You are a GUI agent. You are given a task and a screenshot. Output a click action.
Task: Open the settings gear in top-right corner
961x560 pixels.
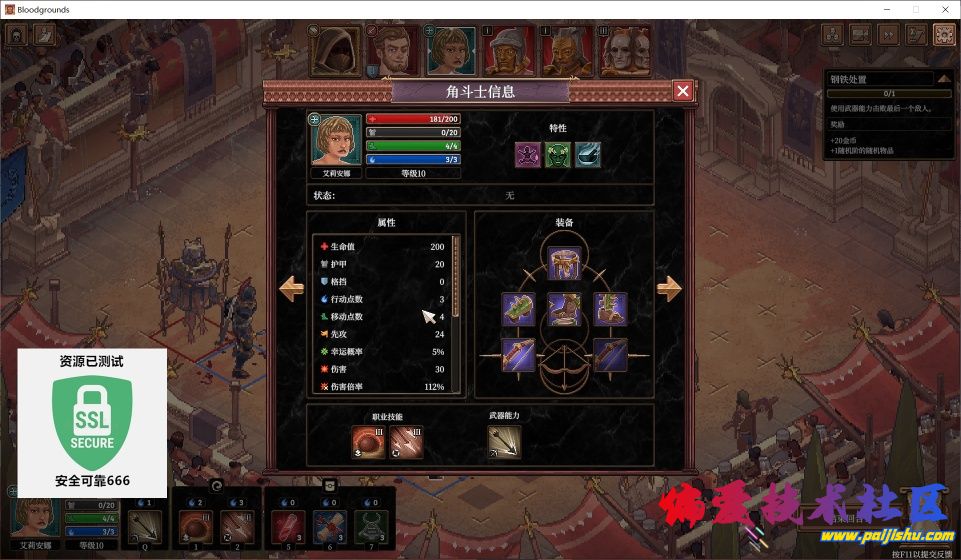tap(943, 34)
